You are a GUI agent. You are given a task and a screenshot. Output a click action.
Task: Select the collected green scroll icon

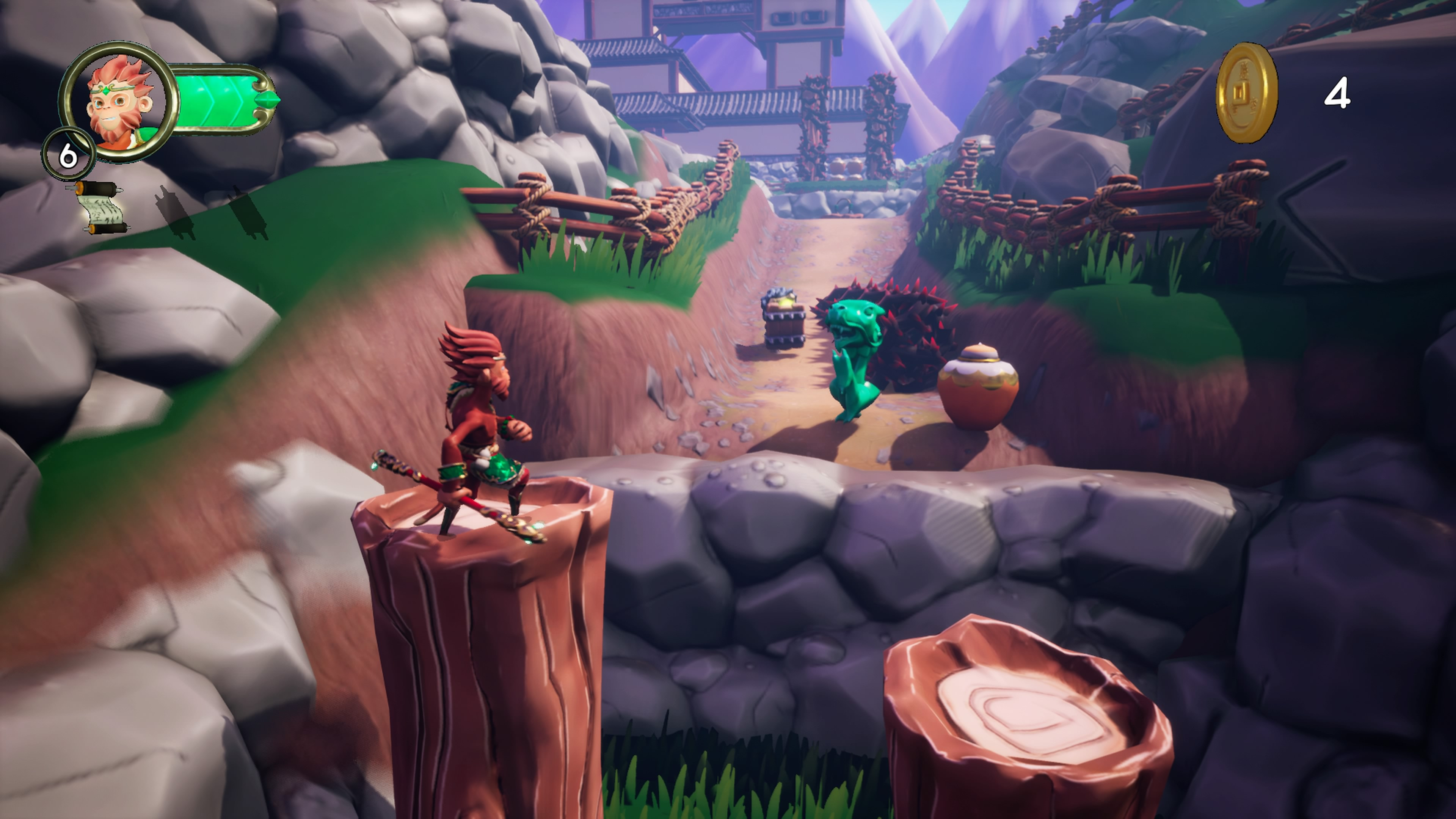click(x=101, y=208)
